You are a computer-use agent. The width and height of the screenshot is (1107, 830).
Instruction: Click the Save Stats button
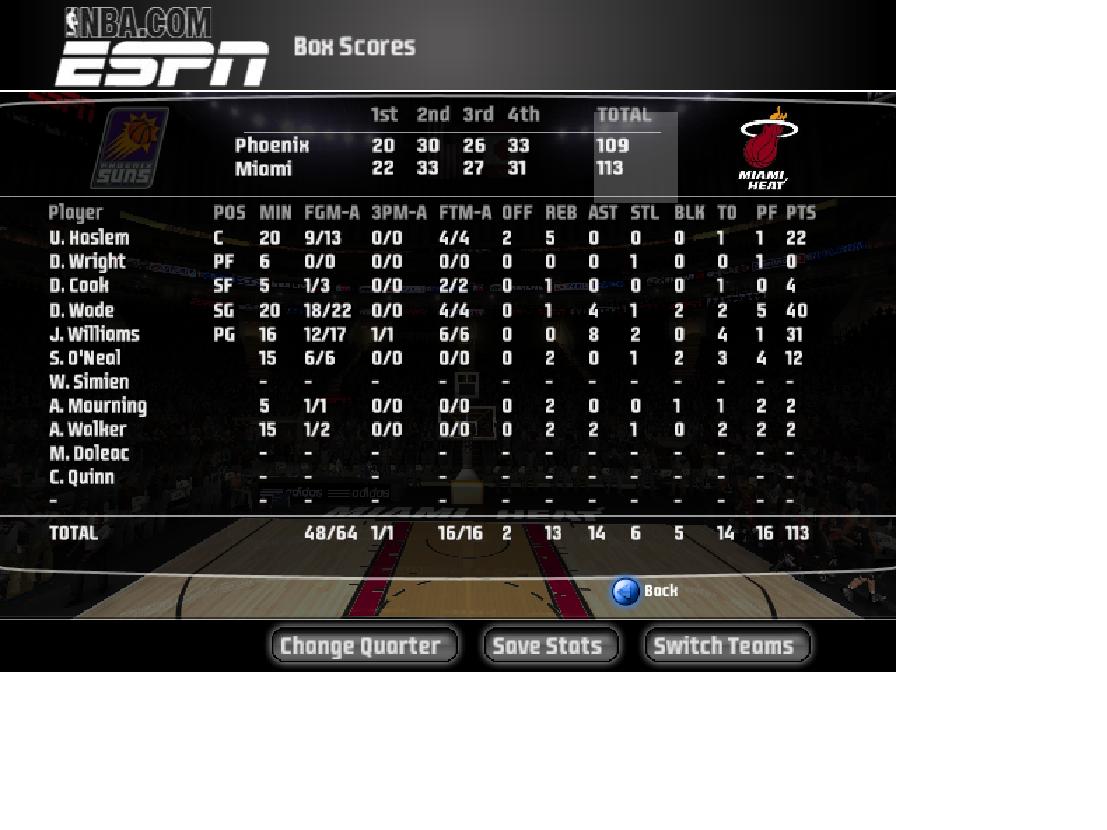(x=550, y=646)
